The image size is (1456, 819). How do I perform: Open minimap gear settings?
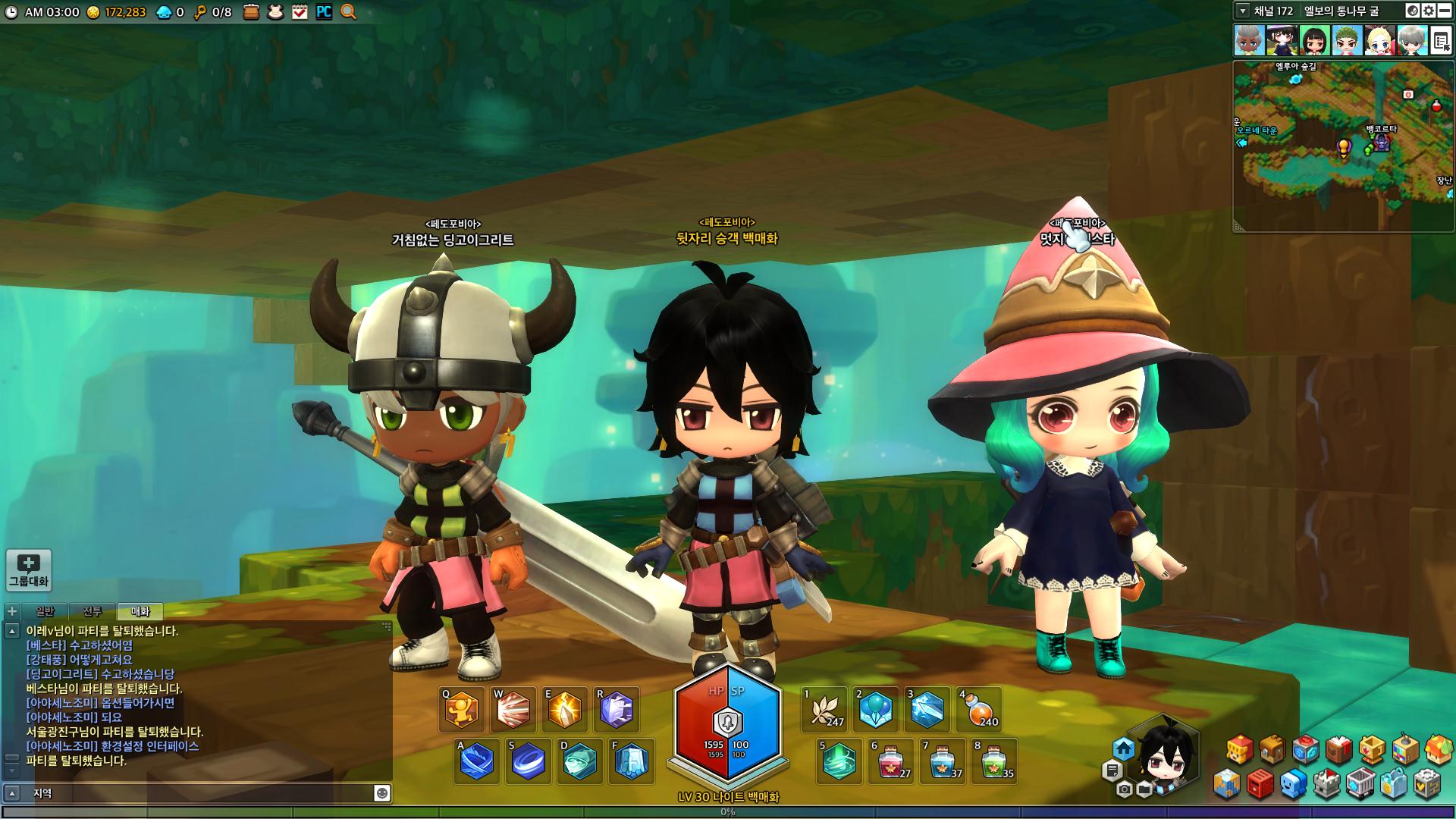(1429, 11)
